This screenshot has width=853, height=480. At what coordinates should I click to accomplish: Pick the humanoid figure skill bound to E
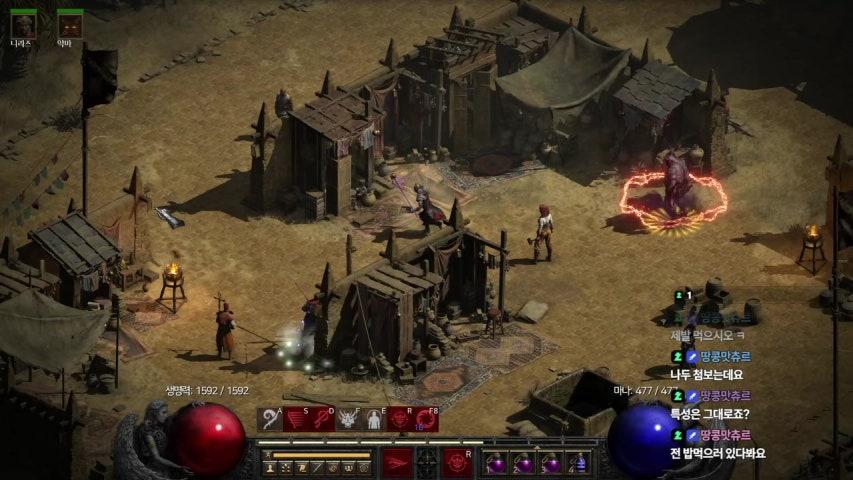click(x=374, y=419)
